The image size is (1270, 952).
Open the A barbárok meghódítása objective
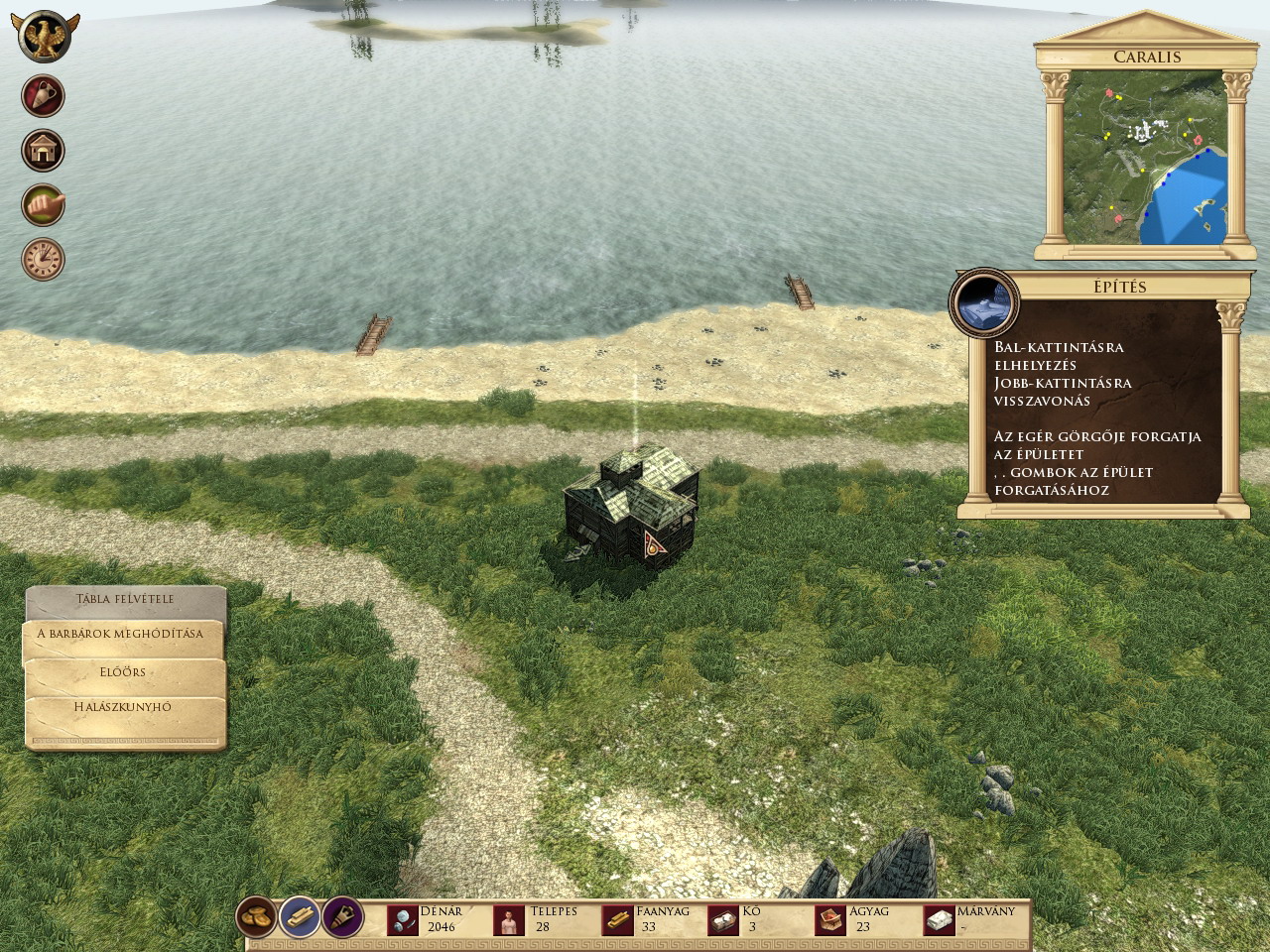(x=120, y=635)
